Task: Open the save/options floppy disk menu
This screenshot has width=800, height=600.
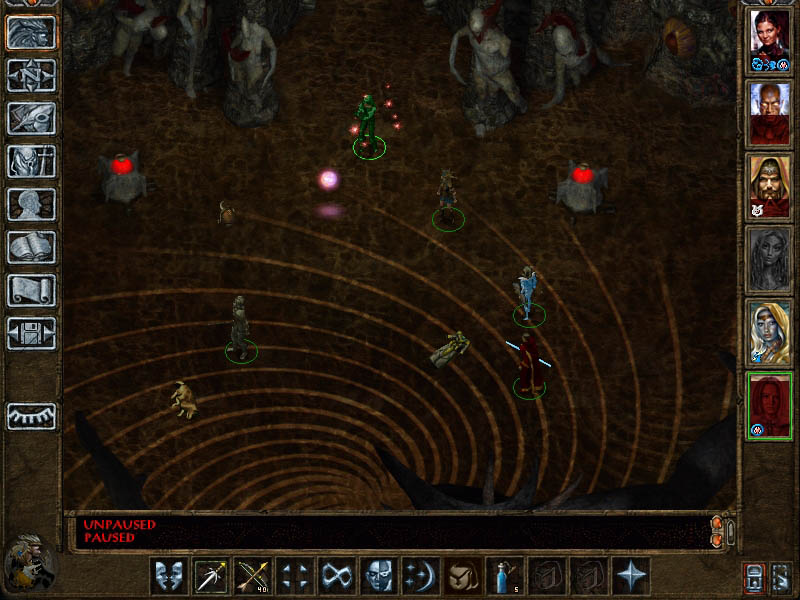Action: point(31,333)
